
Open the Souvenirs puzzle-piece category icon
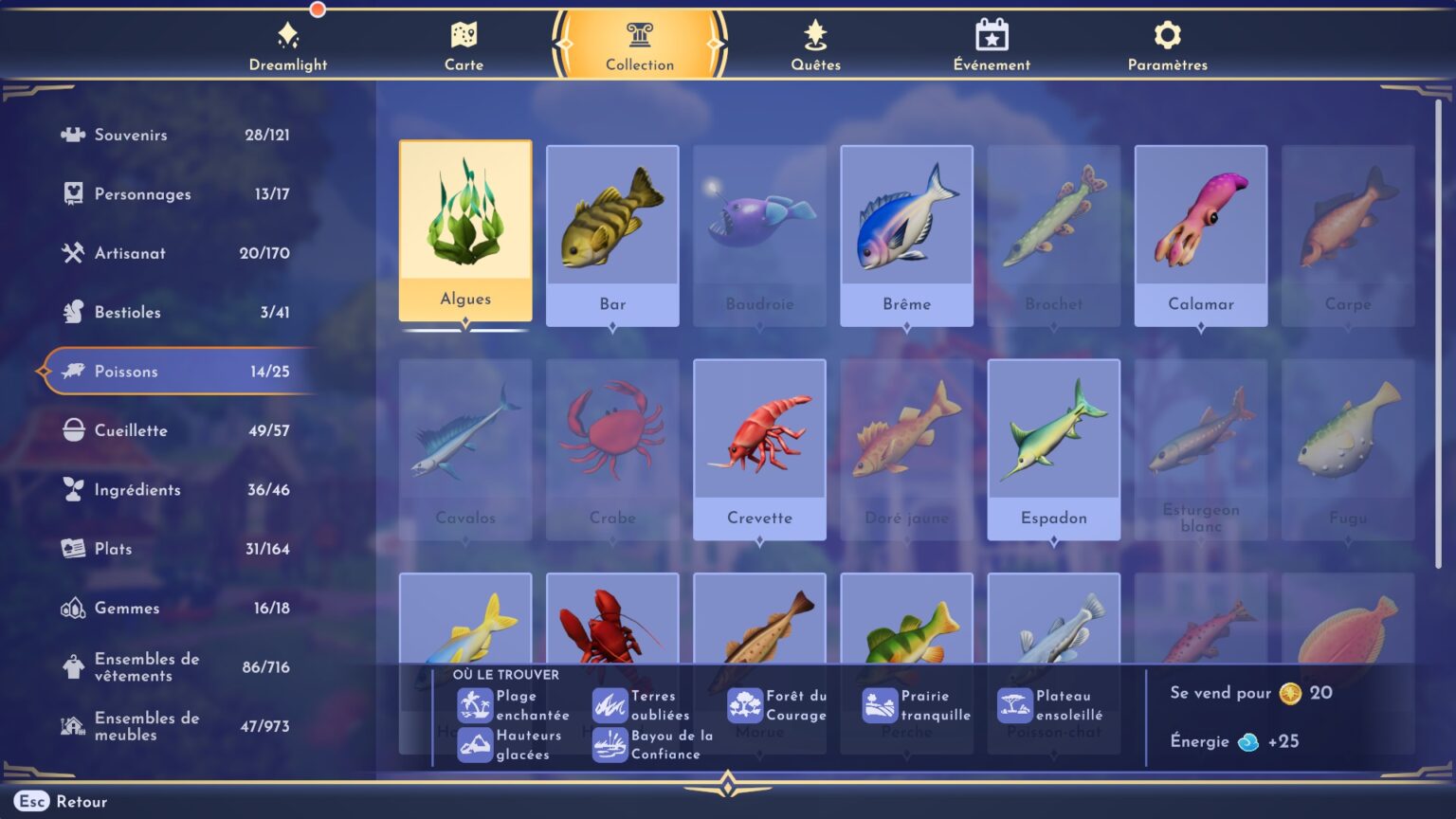72,135
